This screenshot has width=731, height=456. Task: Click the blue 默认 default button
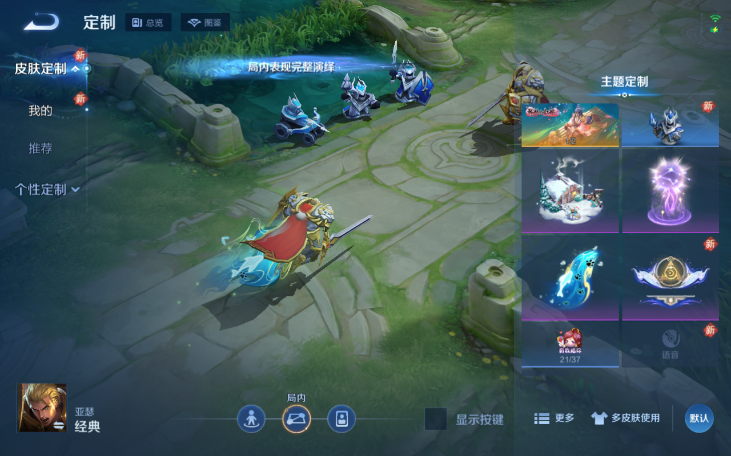click(x=699, y=418)
